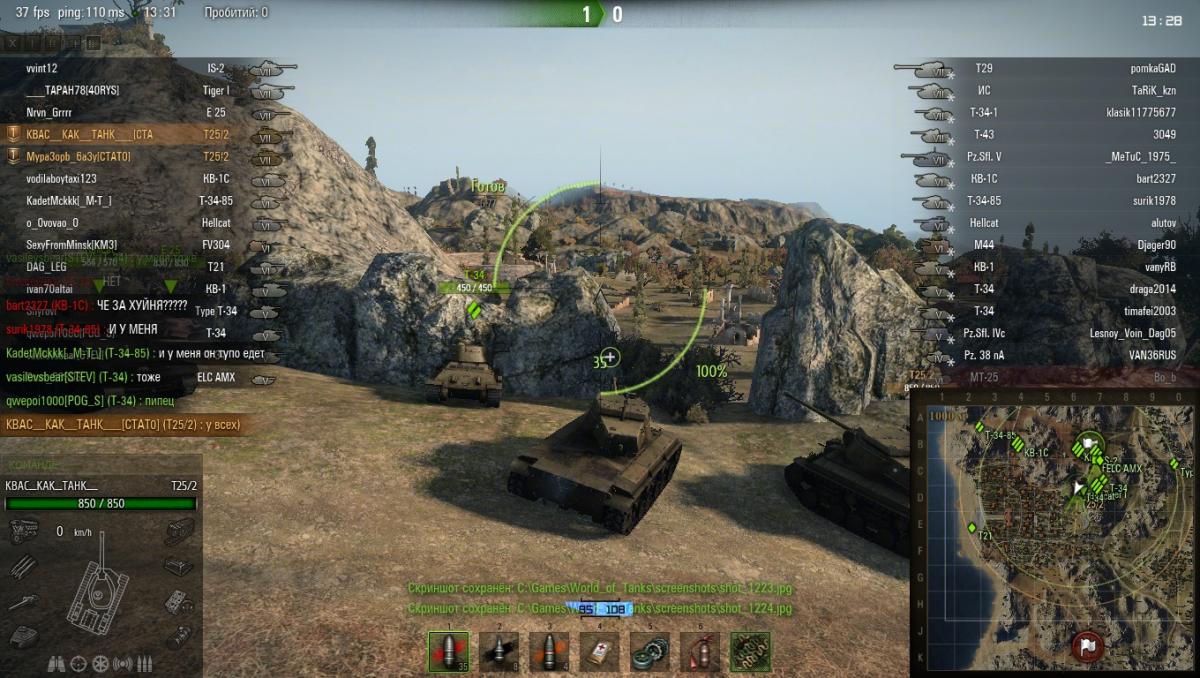Use the first aid kit consumable

(x=599, y=651)
